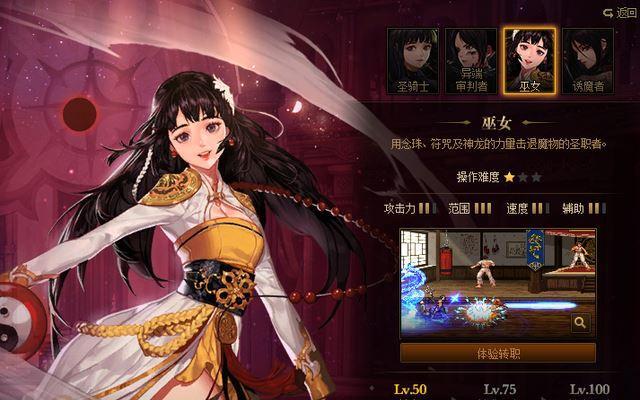Pick the 诱魔者 class portrait
Image resolution: width=640 pixels, height=400 pixels.
click(587, 60)
